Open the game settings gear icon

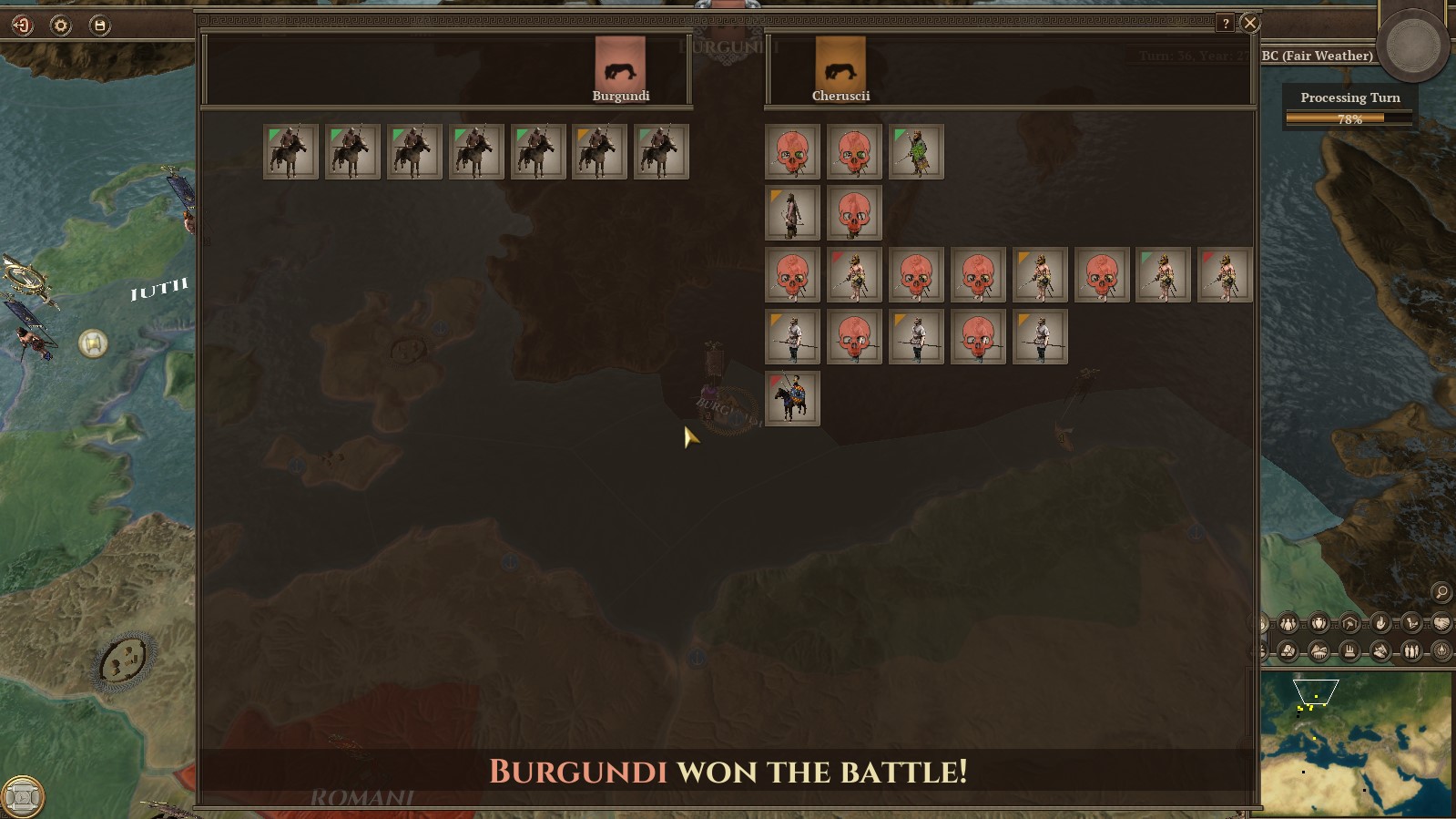(x=59, y=26)
